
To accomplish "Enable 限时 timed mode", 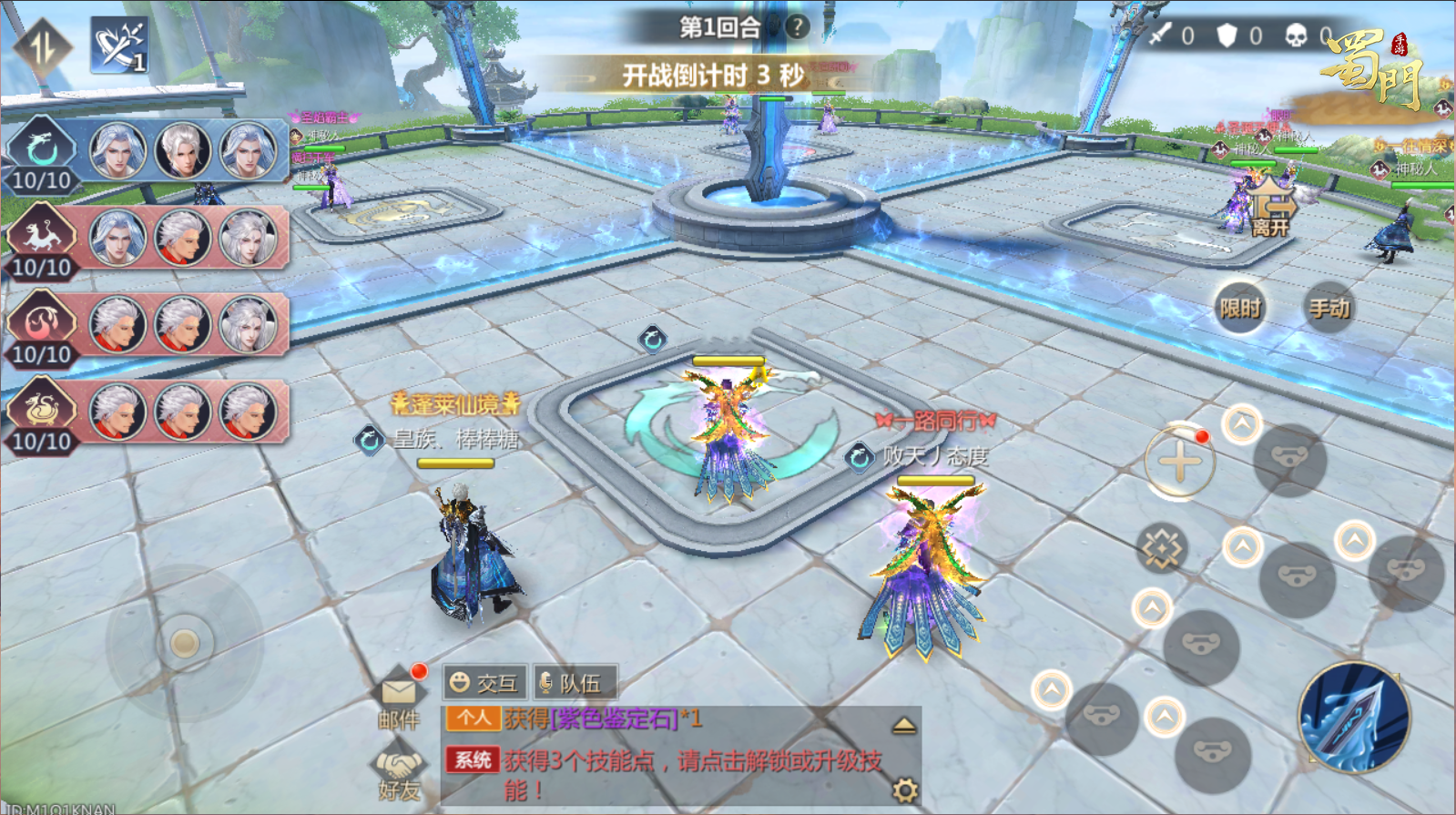I will tap(1241, 310).
